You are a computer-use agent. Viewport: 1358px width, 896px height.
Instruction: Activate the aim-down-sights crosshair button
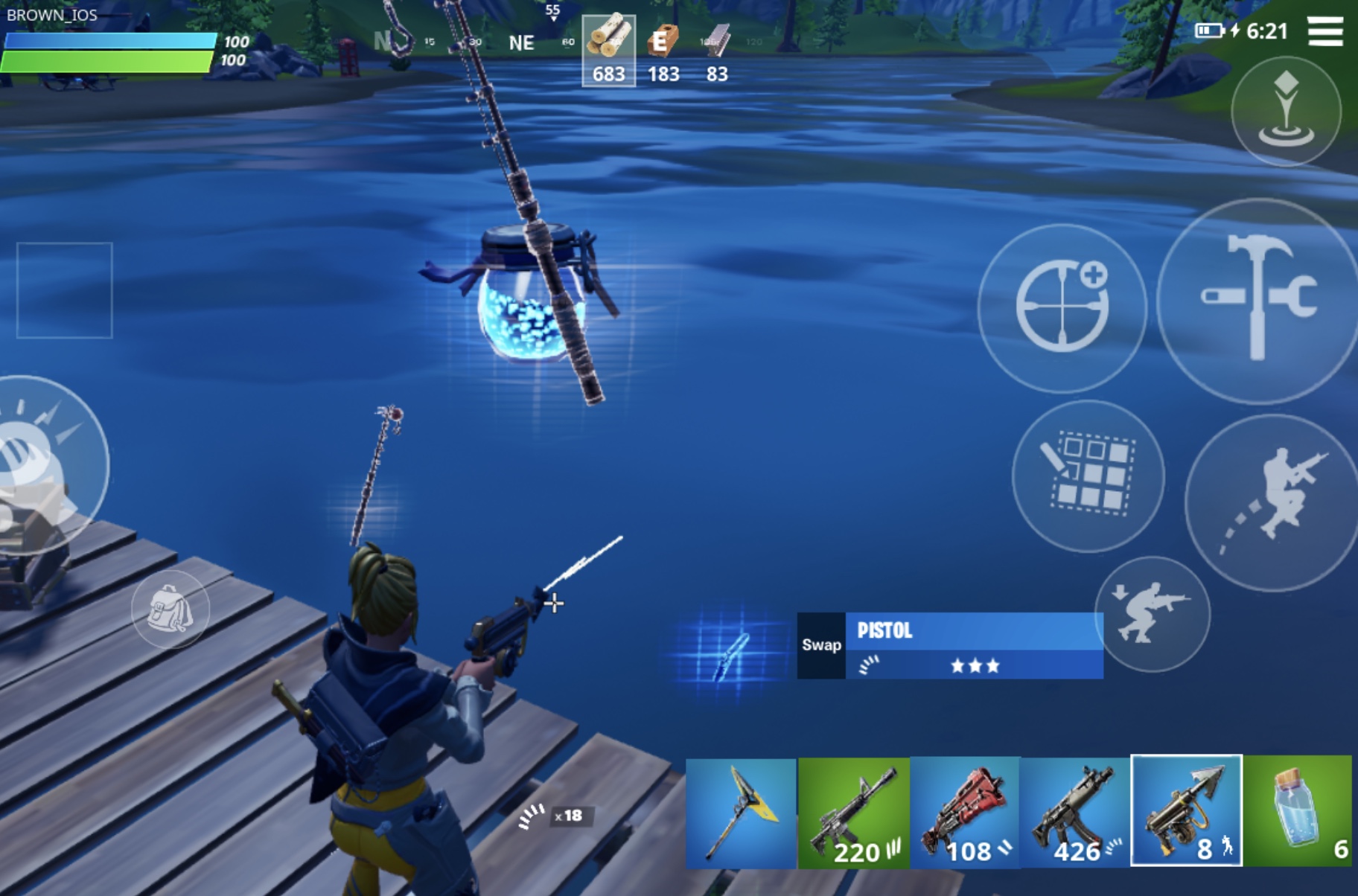click(1062, 307)
